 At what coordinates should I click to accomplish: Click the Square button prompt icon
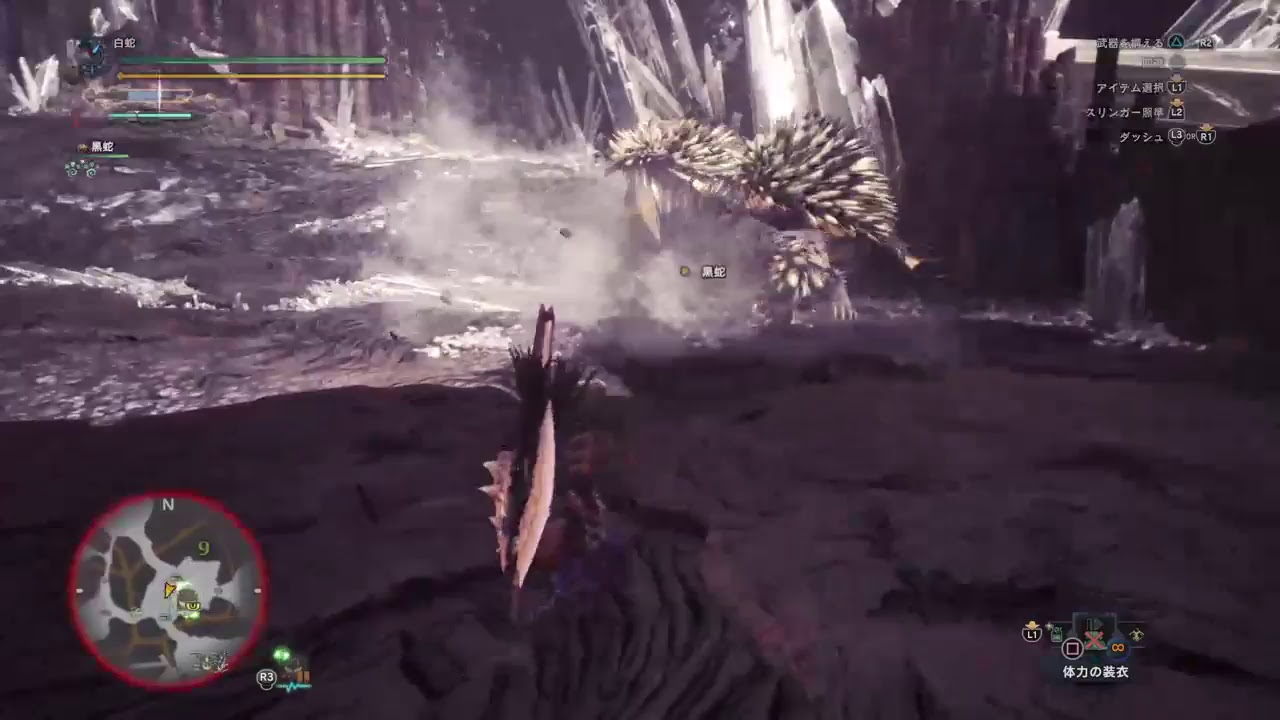[x=1074, y=647]
